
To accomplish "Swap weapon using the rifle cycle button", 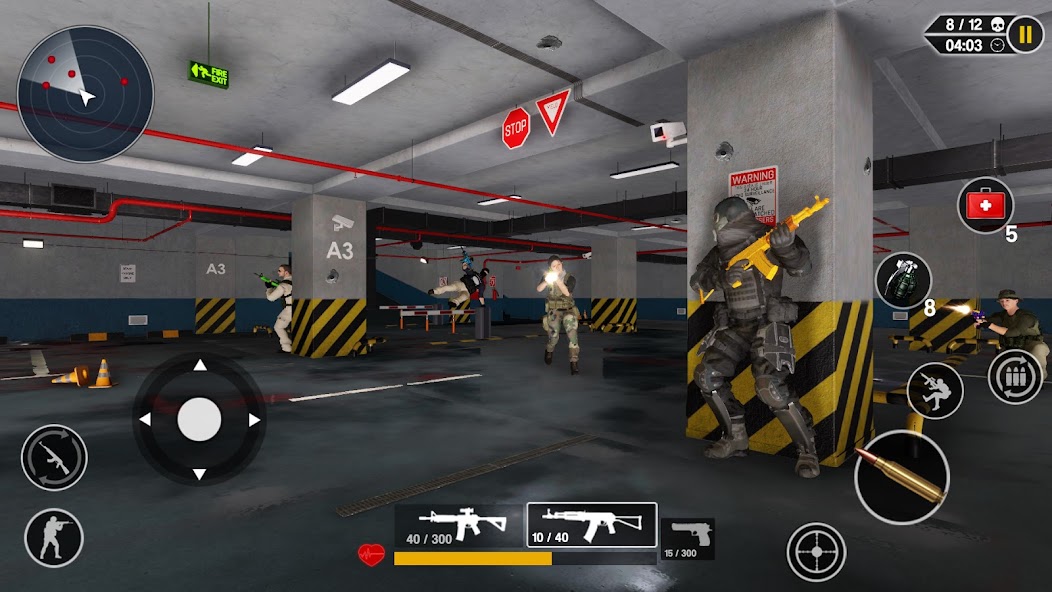I will pos(54,458).
